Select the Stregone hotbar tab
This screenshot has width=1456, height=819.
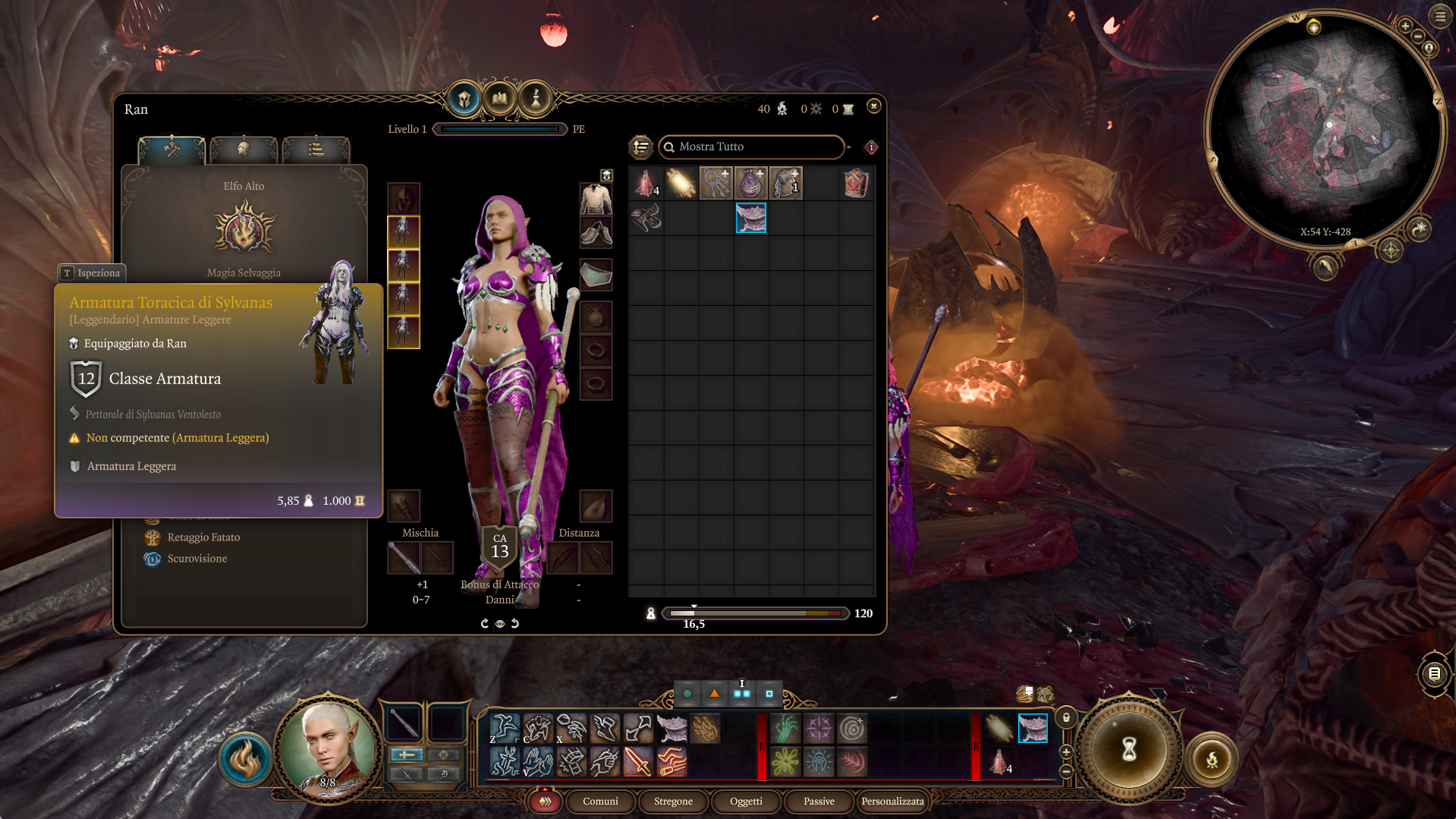pos(673,801)
